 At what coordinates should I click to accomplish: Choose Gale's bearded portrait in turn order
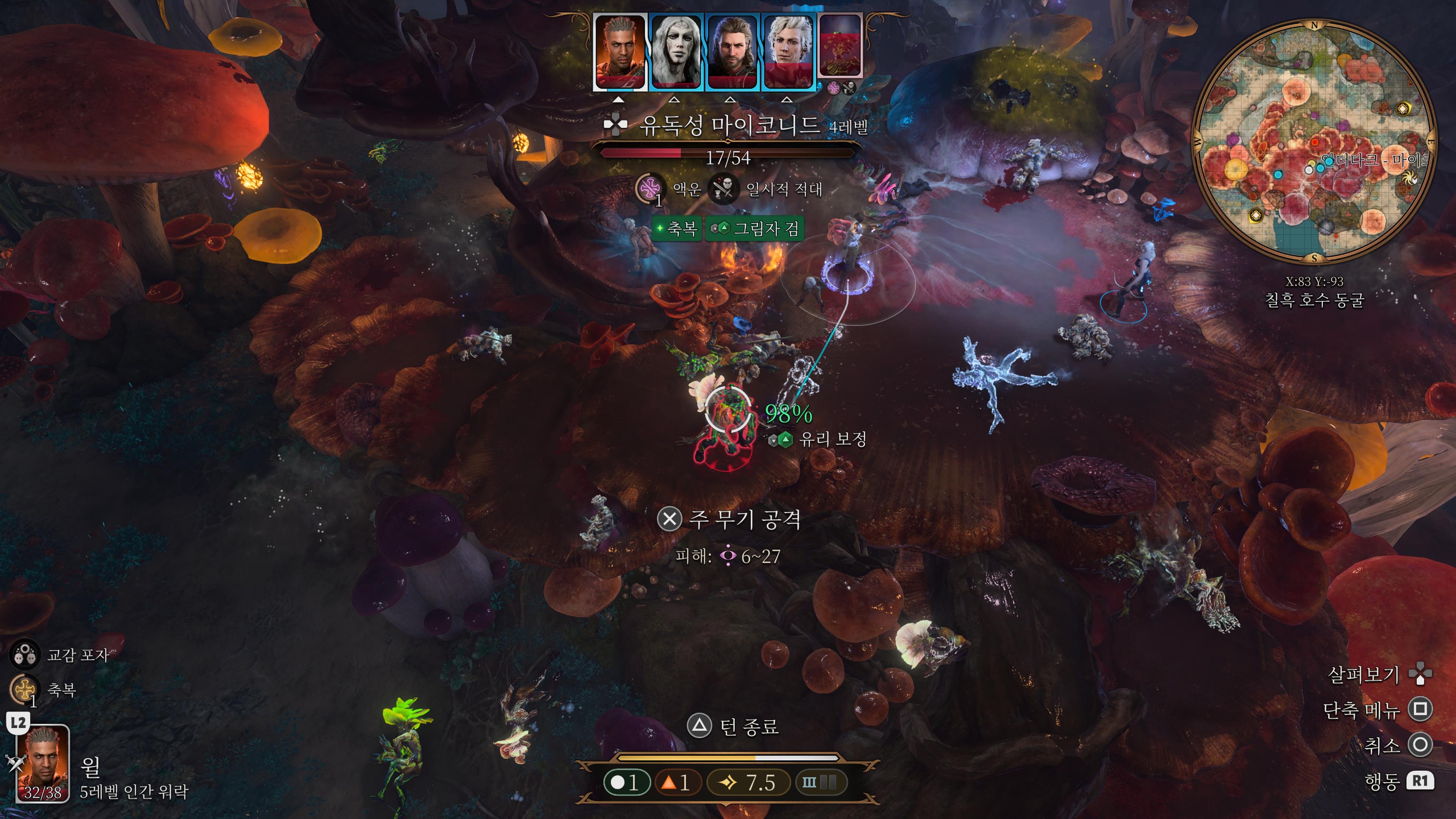coord(731,52)
